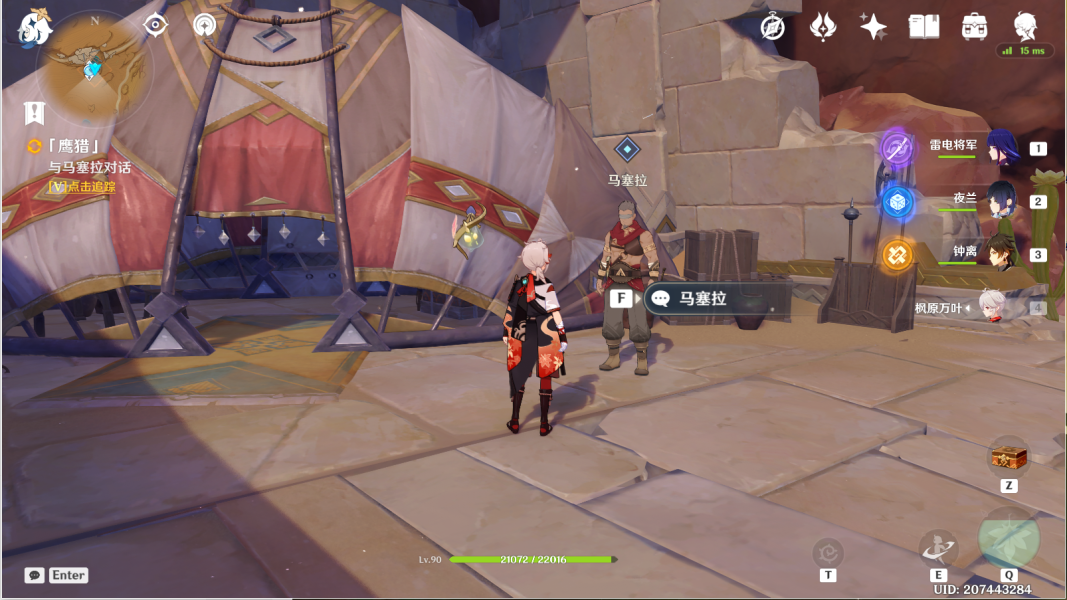Open the Paimon main menu
Viewport: 1067px width, 600px height.
35,27
